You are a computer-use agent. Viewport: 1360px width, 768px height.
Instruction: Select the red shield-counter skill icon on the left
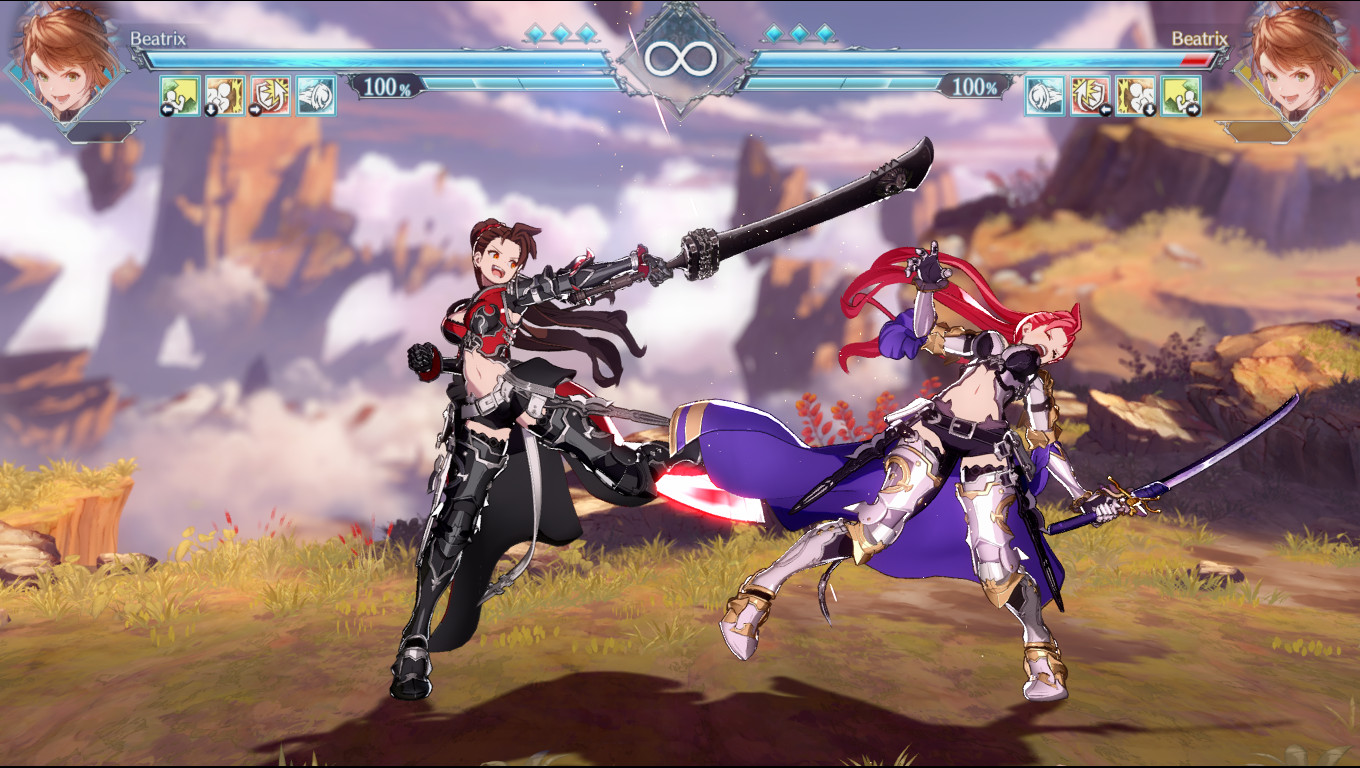coord(271,96)
